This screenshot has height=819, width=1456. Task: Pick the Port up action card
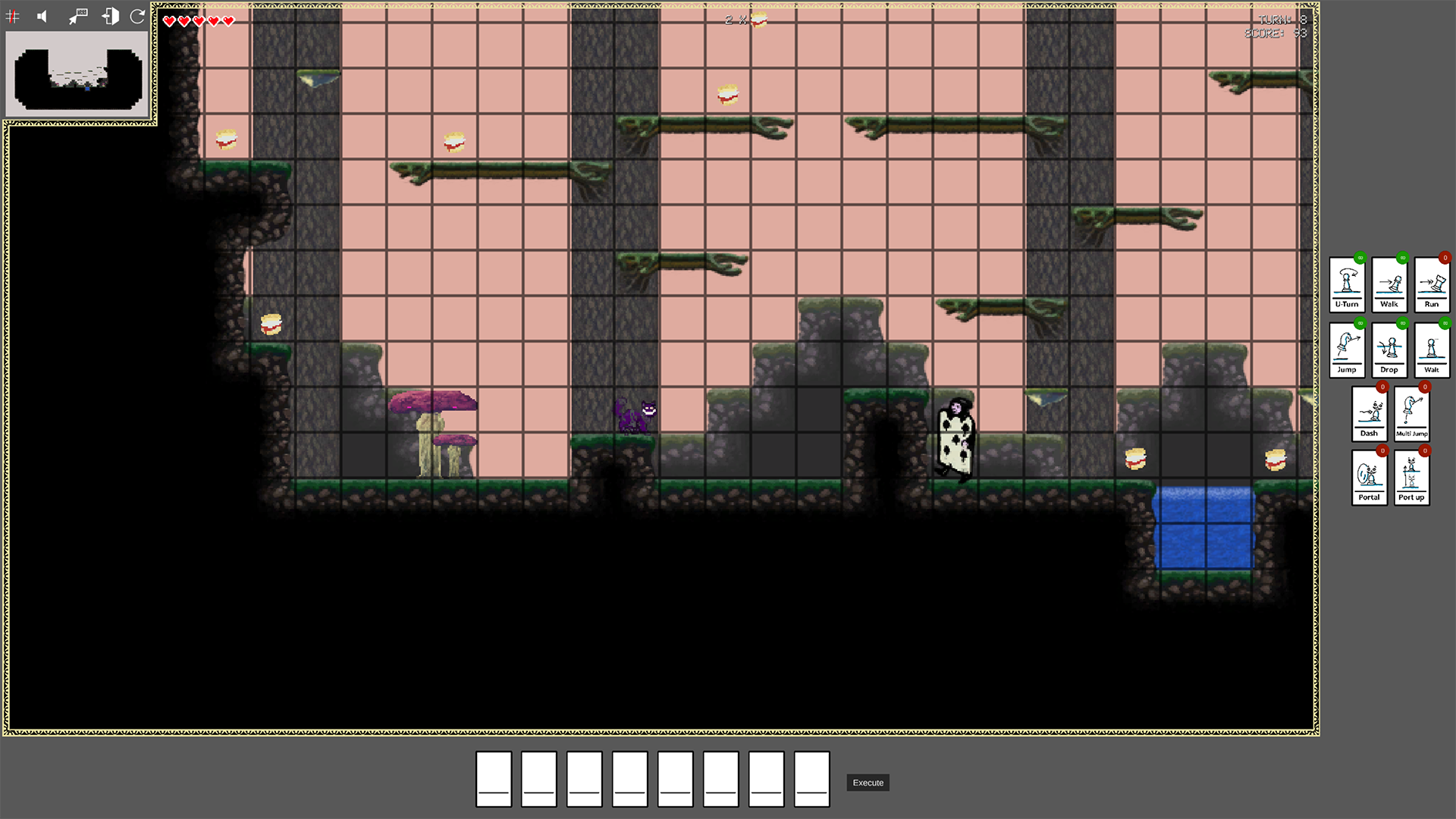click(1411, 478)
